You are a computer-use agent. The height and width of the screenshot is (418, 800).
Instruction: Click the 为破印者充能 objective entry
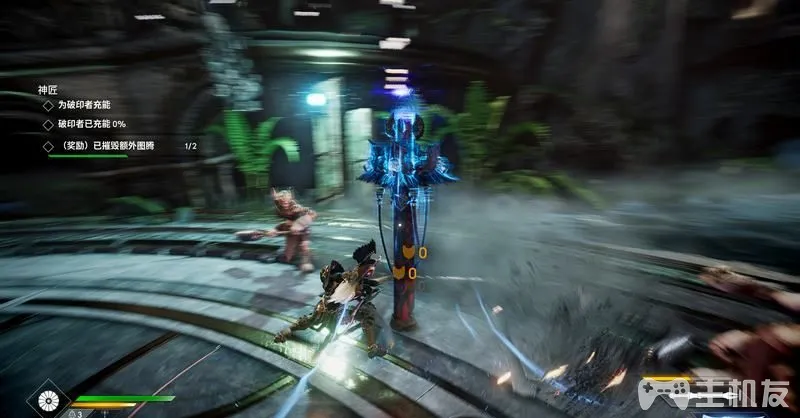point(85,105)
